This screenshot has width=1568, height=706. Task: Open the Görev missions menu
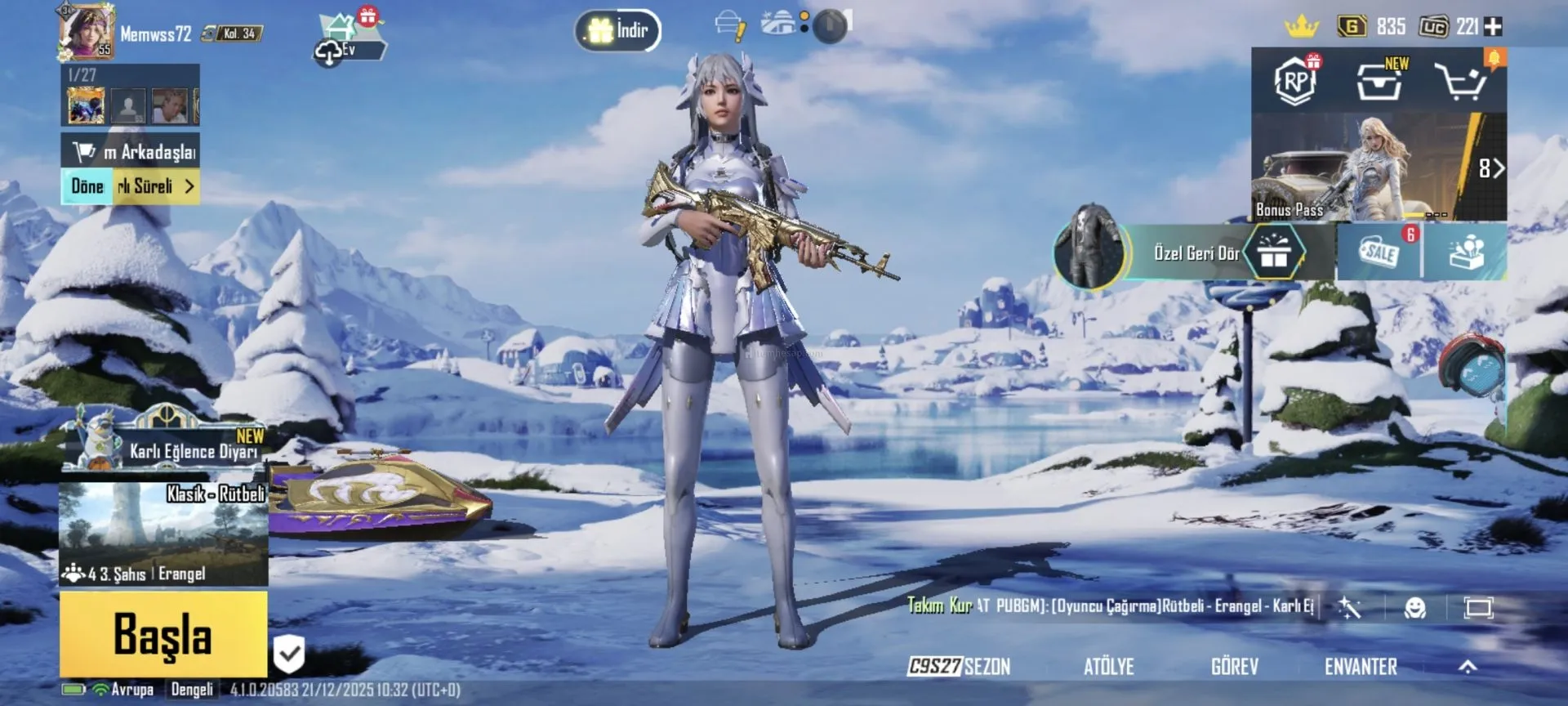[1234, 667]
